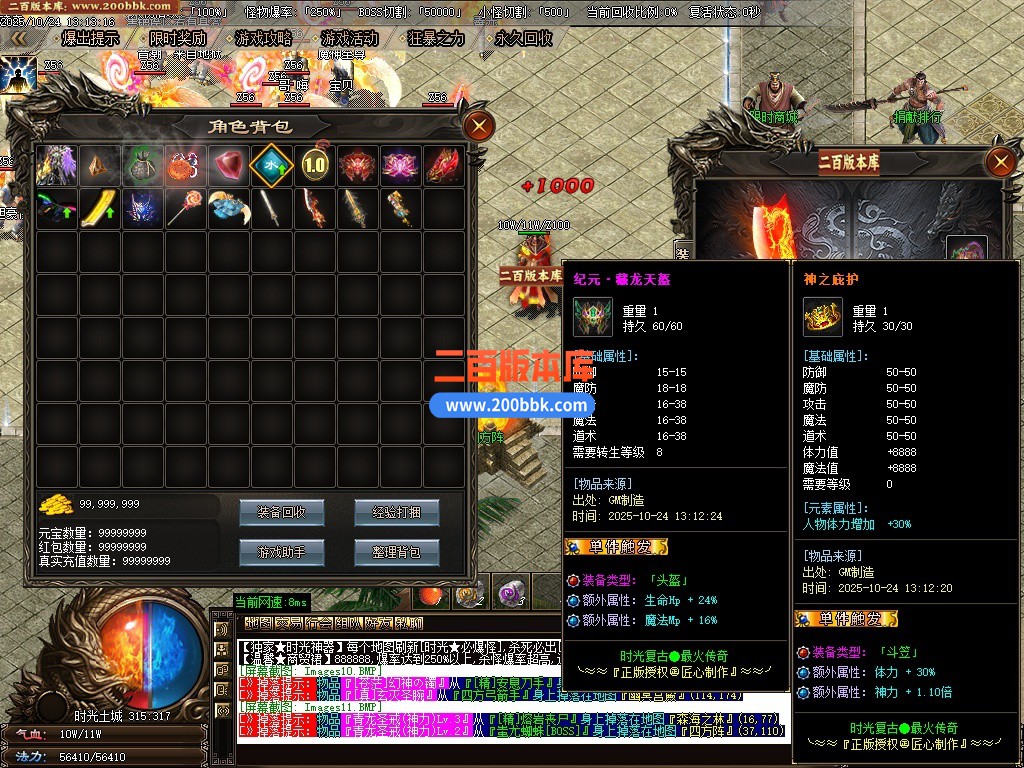1024x768 pixels.
Task: Show the 游戏攻略 guide
Action: (x=263, y=39)
